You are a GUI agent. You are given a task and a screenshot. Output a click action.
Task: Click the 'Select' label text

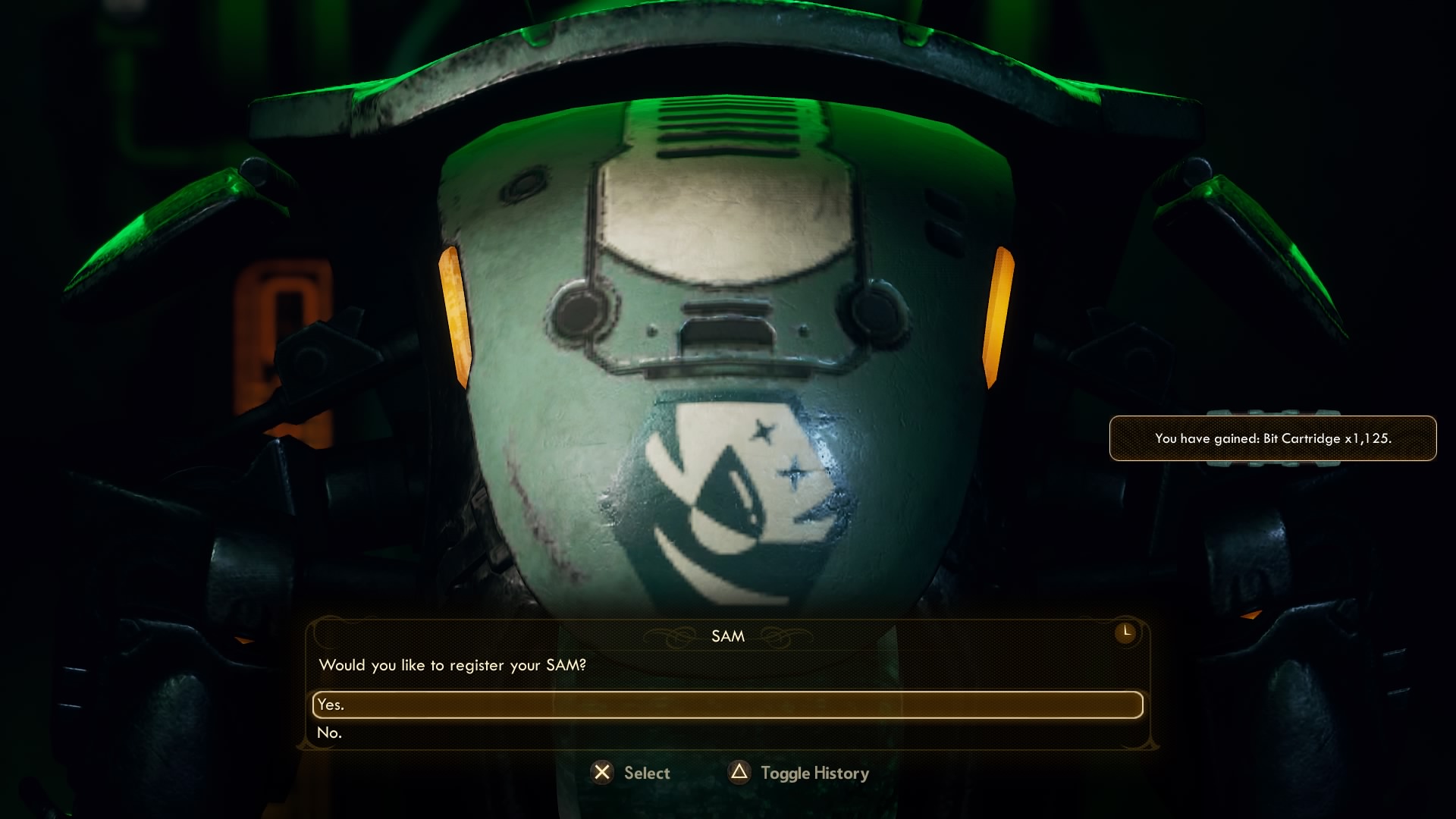tap(645, 773)
